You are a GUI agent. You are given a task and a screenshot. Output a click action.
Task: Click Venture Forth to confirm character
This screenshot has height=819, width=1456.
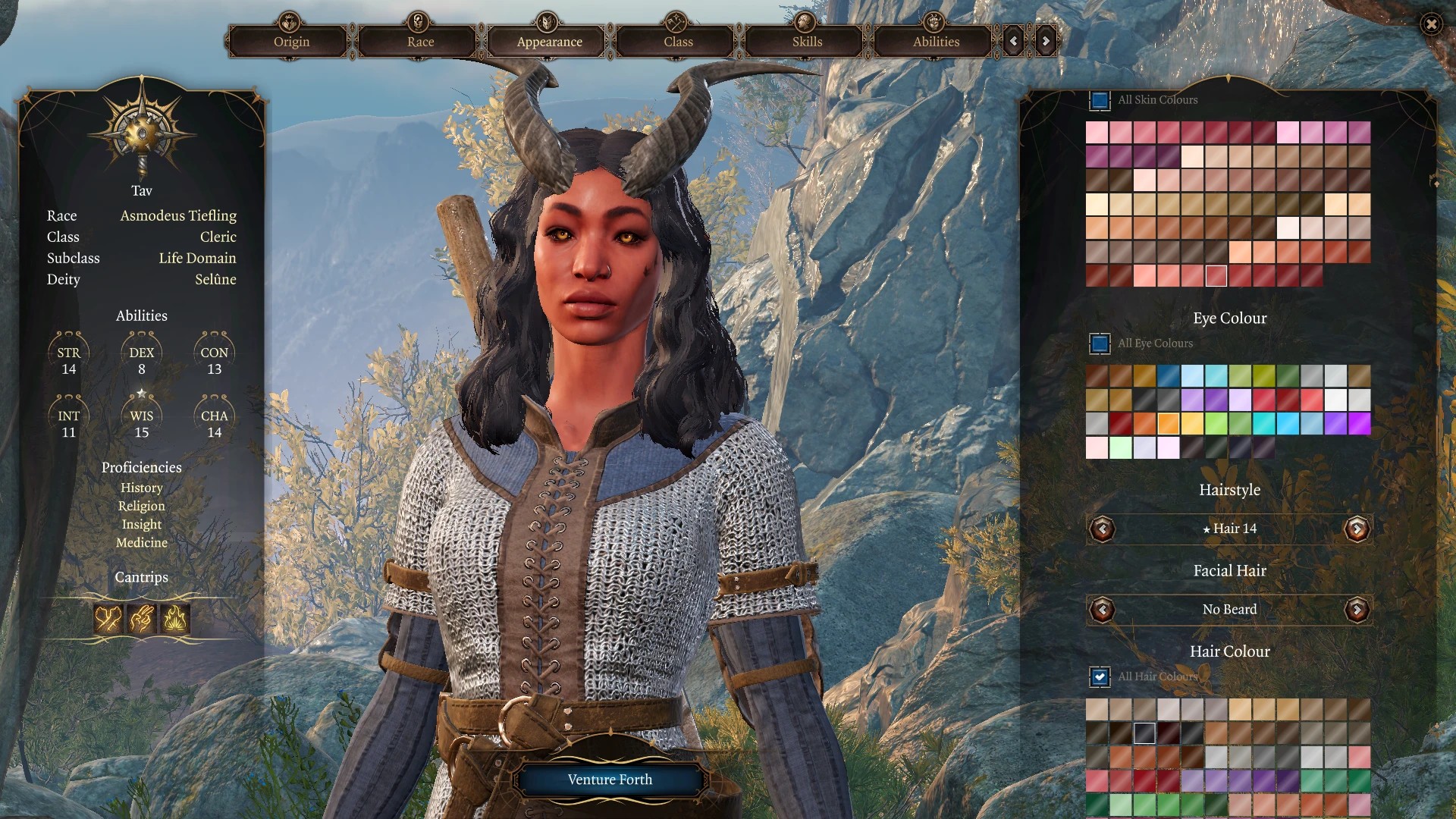(610, 780)
